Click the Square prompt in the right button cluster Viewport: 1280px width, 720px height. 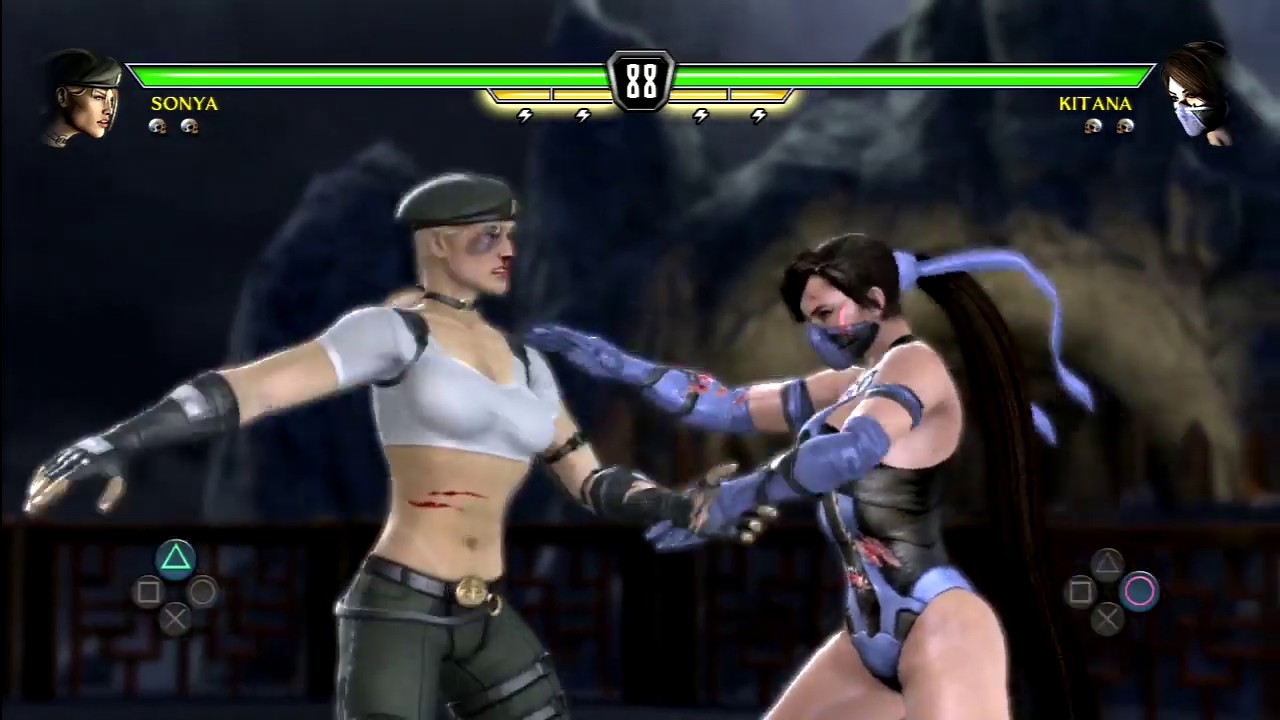(1083, 592)
